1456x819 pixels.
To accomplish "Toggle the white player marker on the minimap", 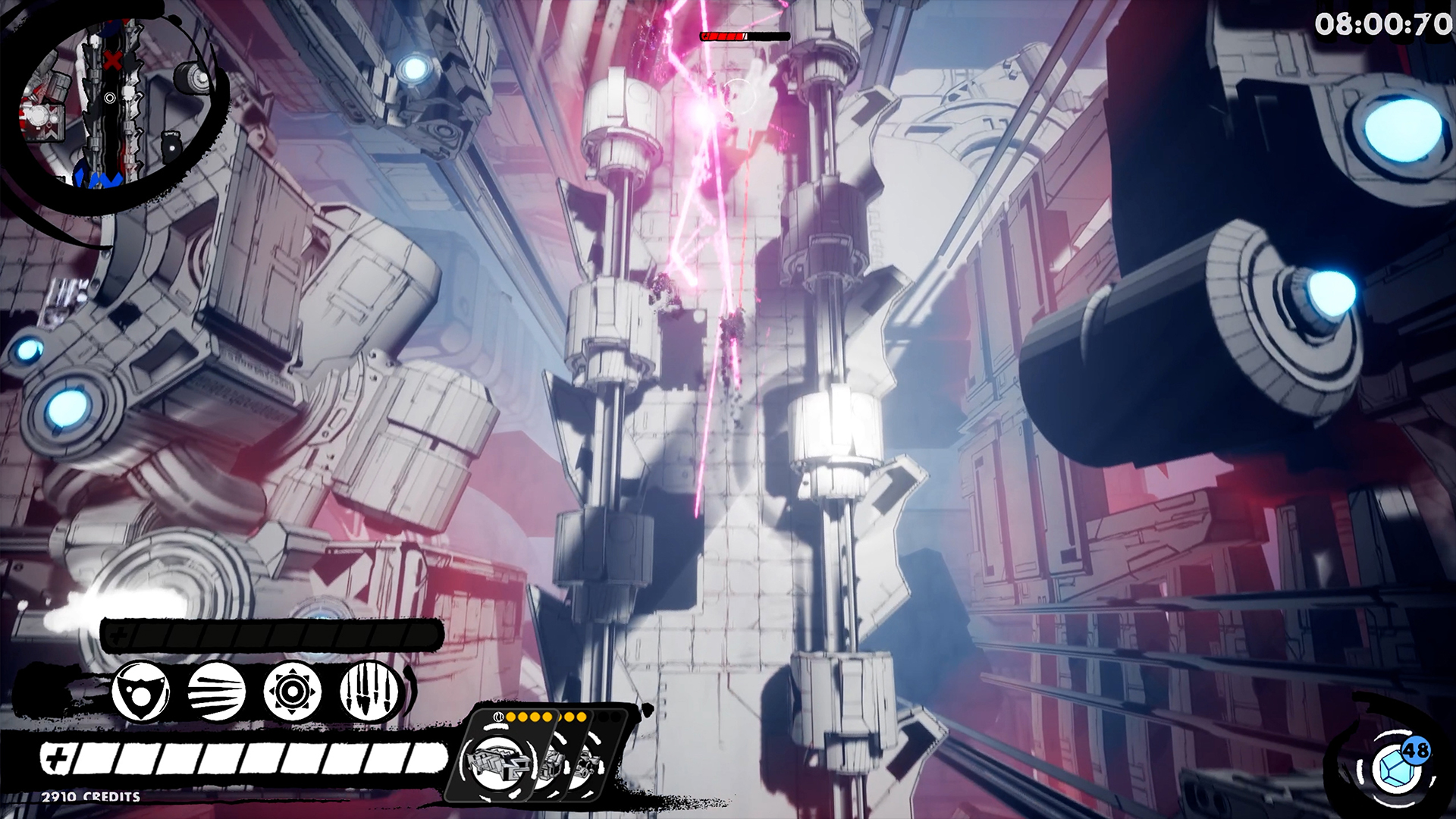I will [111, 99].
